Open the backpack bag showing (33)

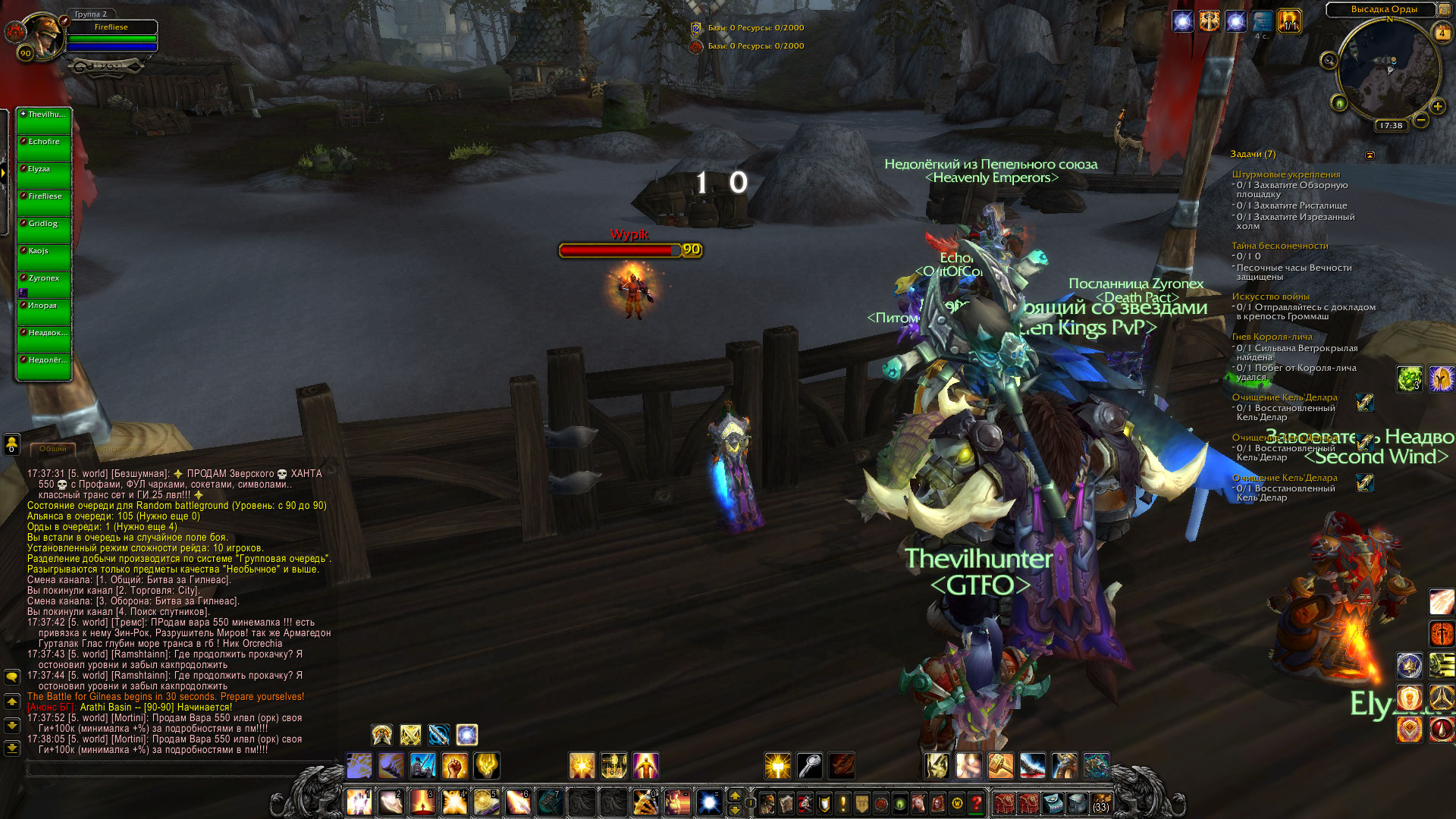[x=1100, y=802]
